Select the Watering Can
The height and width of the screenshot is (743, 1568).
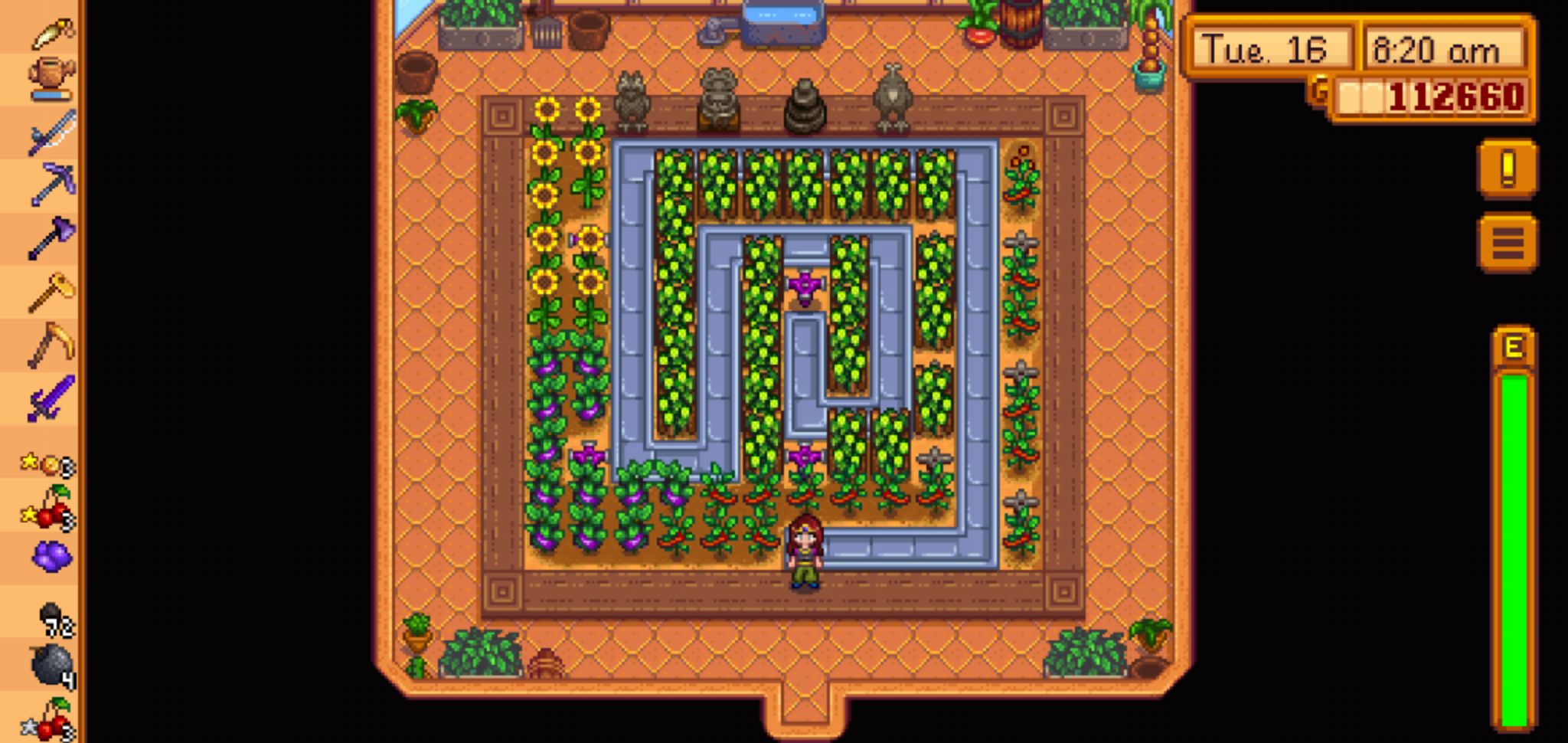coord(47,77)
